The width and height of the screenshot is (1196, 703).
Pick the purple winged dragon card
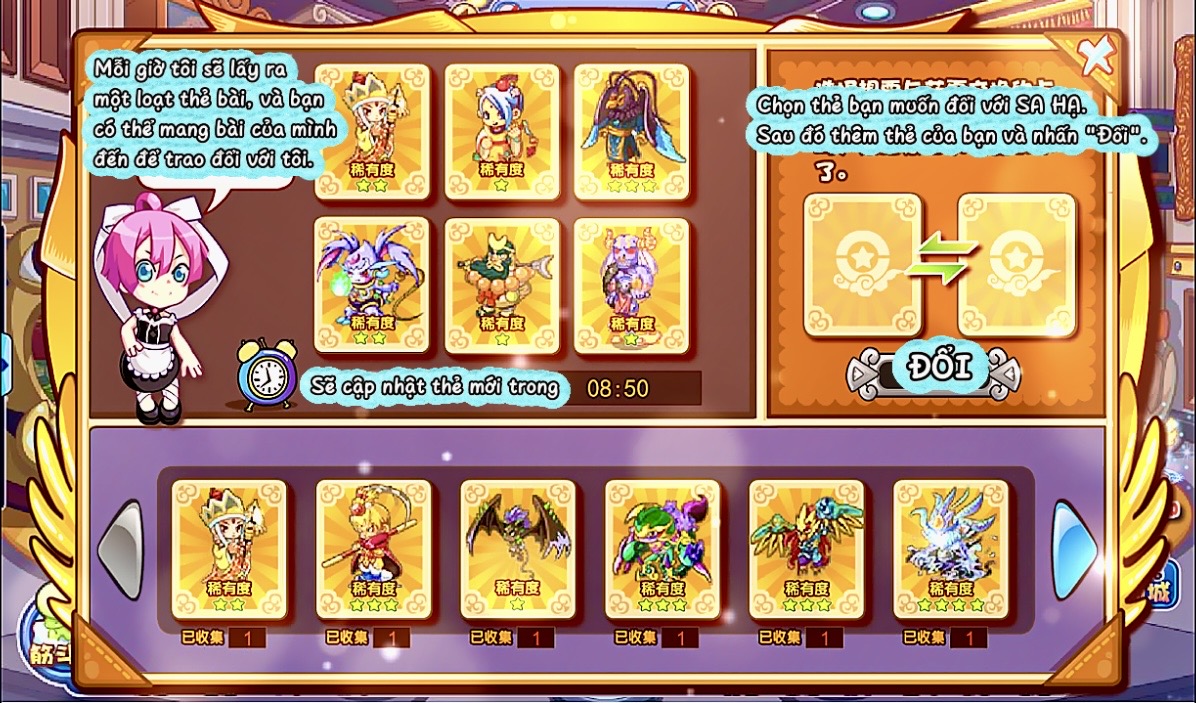pos(372,284)
